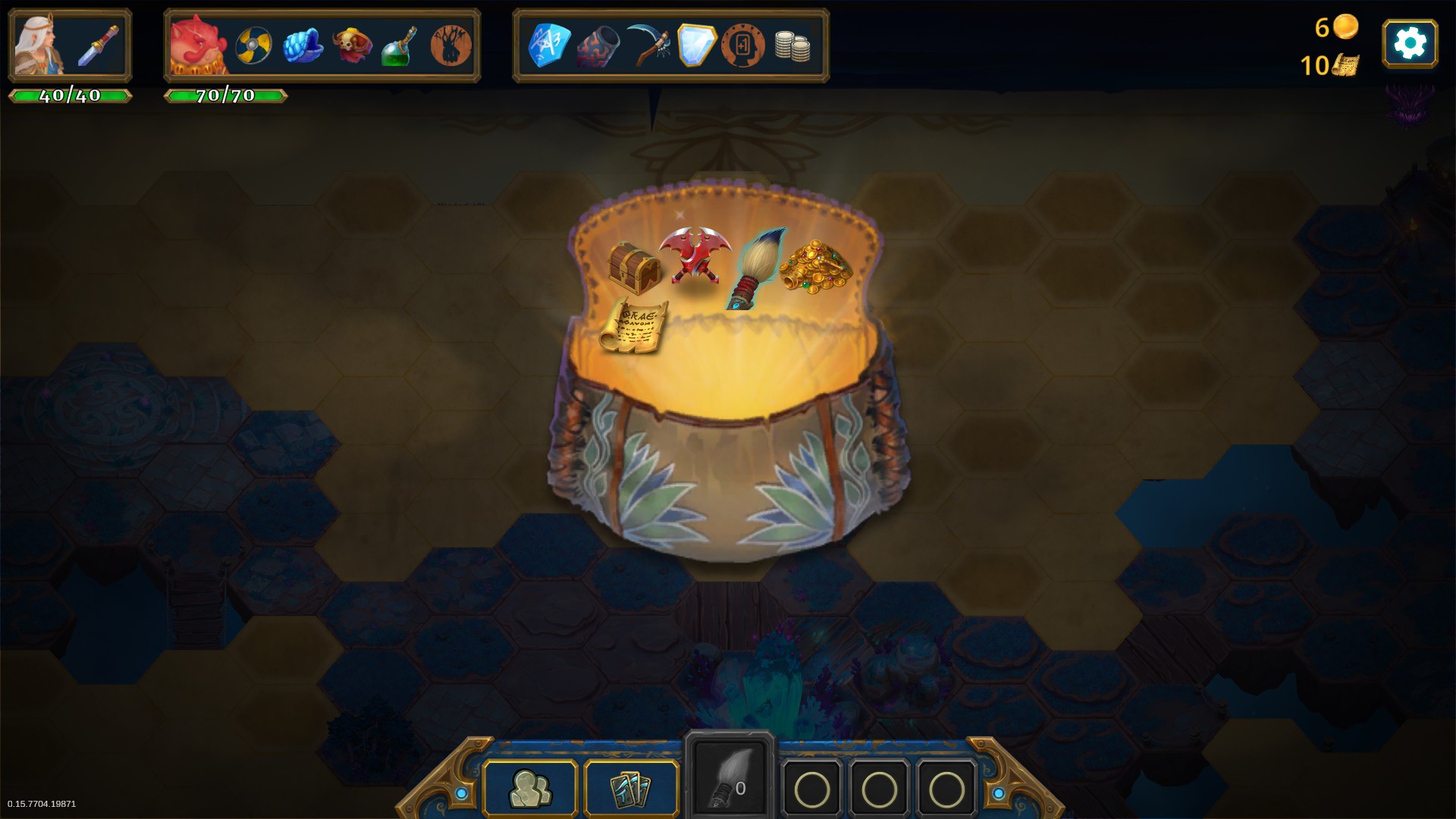The height and width of the screenshot is (819, 1456).
Task: Select the silver coin stacks relic
Action: click(792, 46)
